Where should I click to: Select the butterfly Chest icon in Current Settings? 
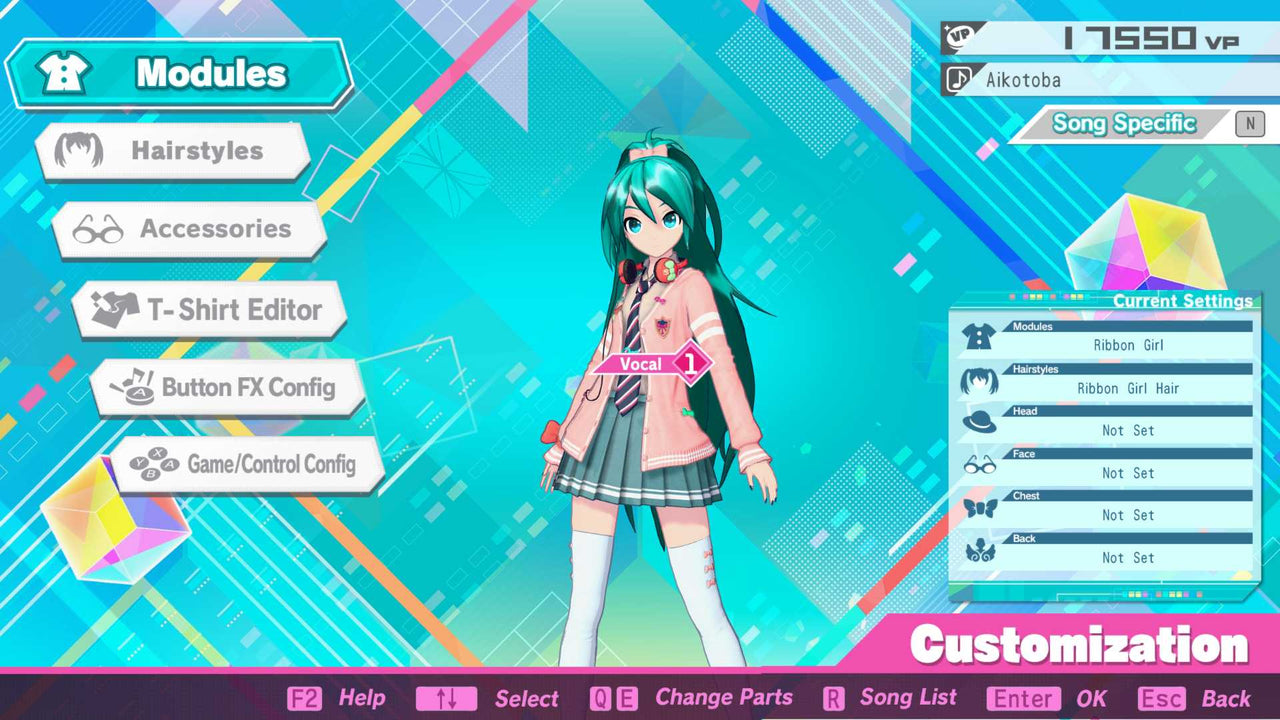(x=981, y=505)
